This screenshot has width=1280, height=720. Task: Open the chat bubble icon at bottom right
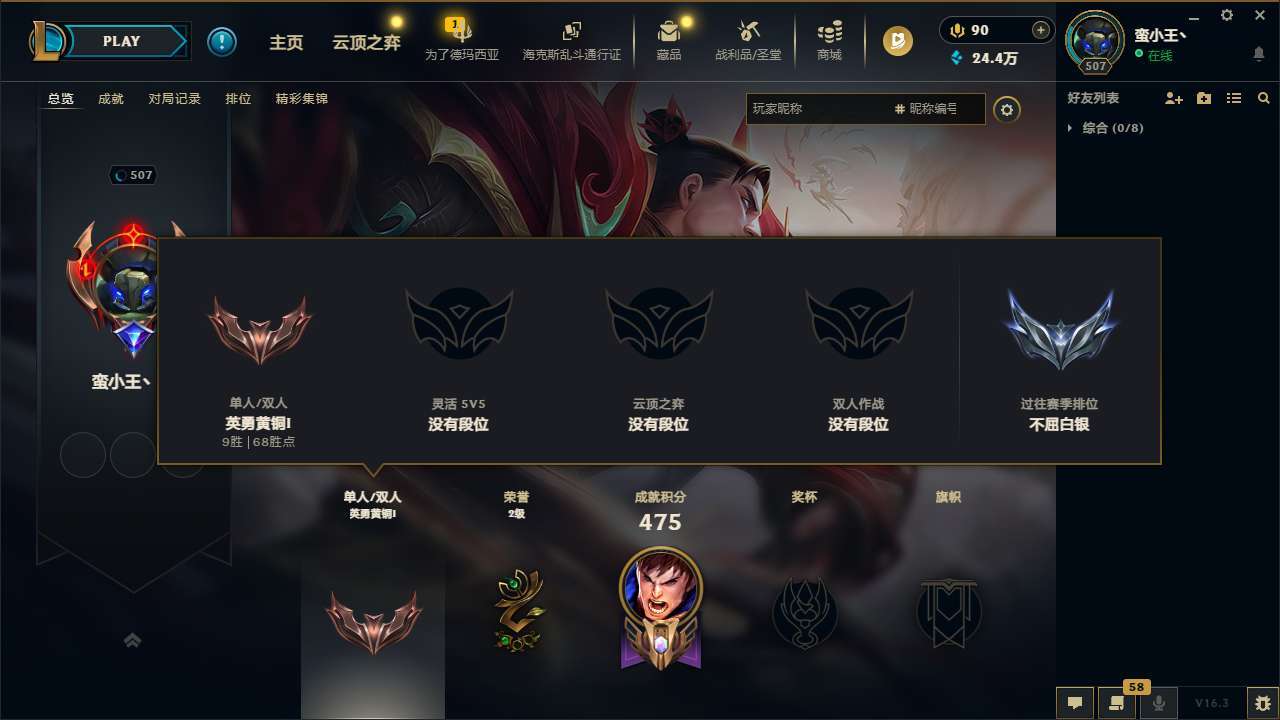coord(1074,703)
